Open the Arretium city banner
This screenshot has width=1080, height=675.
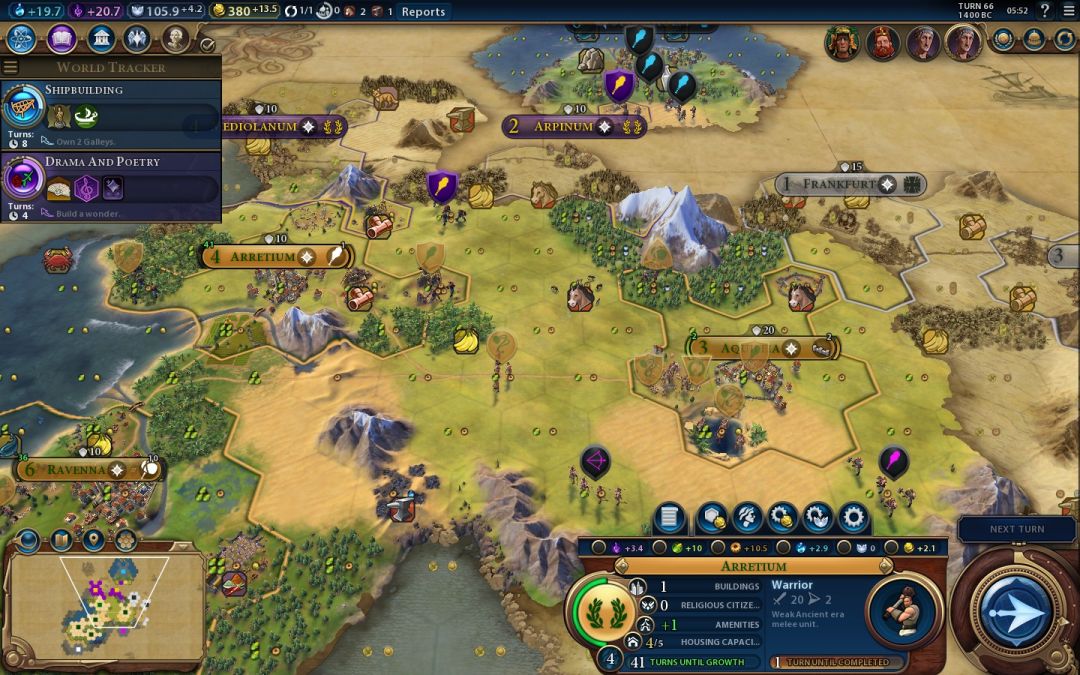point(264,257)
